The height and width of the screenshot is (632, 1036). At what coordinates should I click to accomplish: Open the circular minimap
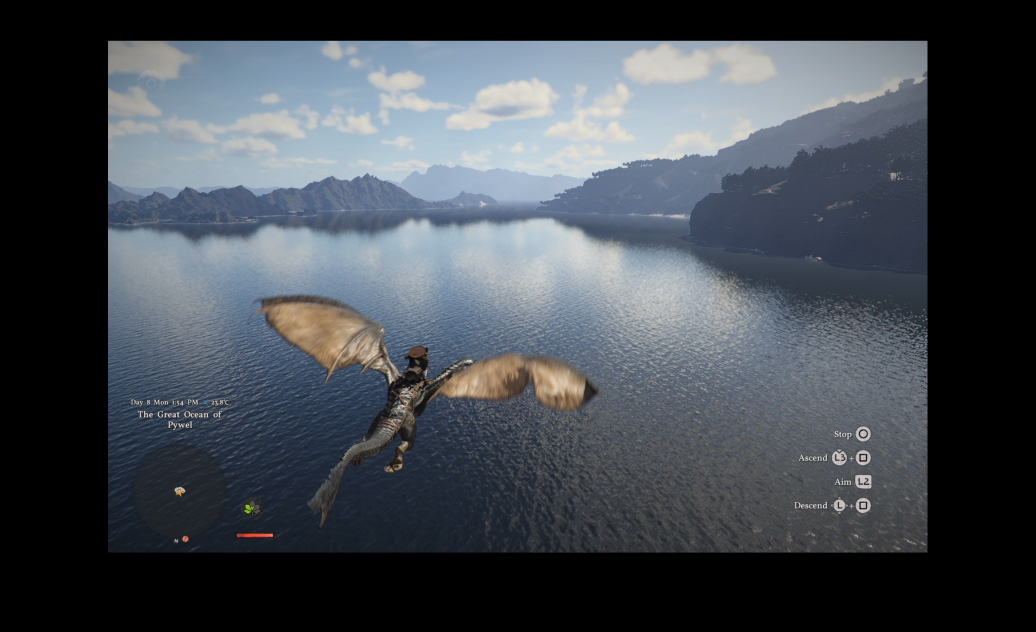click(180, 490)
